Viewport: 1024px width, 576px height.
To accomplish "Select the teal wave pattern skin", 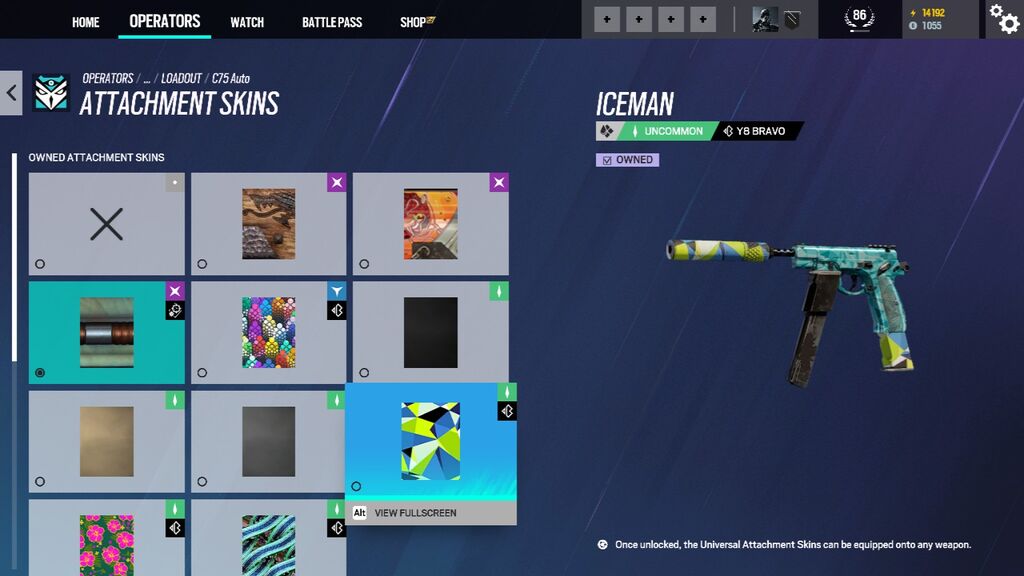I will 268,540.
